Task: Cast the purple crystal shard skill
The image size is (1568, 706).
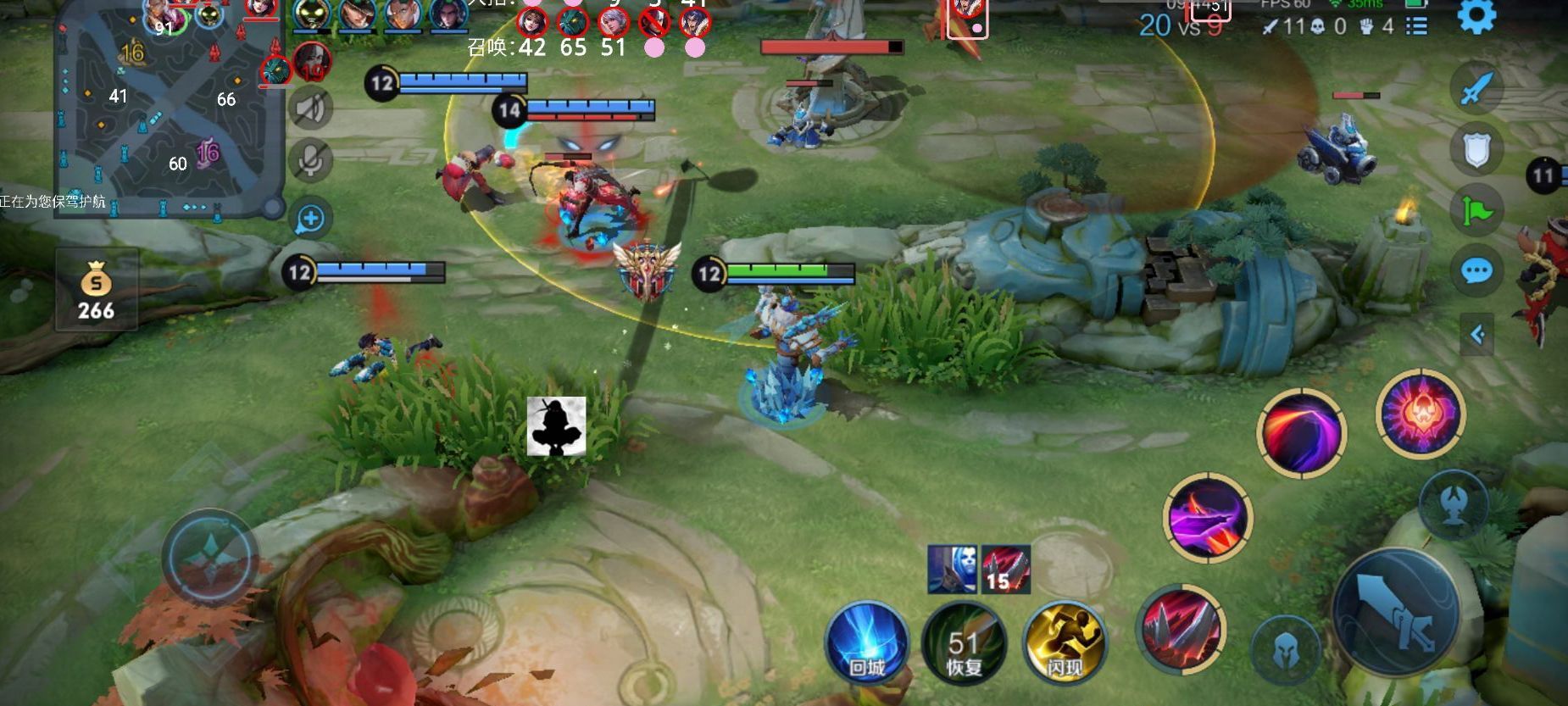Action: [1208, 517]
